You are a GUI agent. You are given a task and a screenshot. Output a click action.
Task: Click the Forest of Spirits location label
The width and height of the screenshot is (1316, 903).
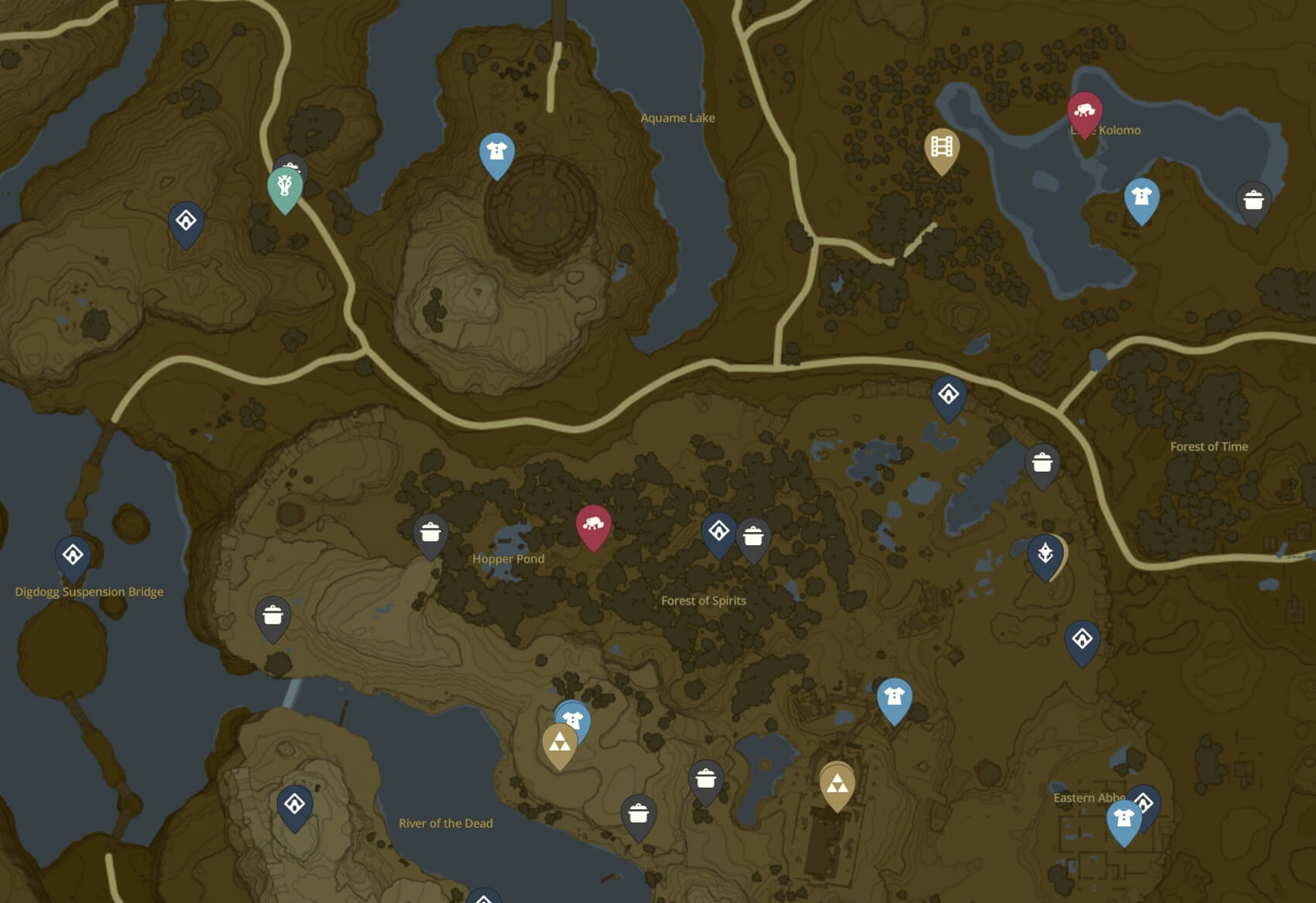703,600
